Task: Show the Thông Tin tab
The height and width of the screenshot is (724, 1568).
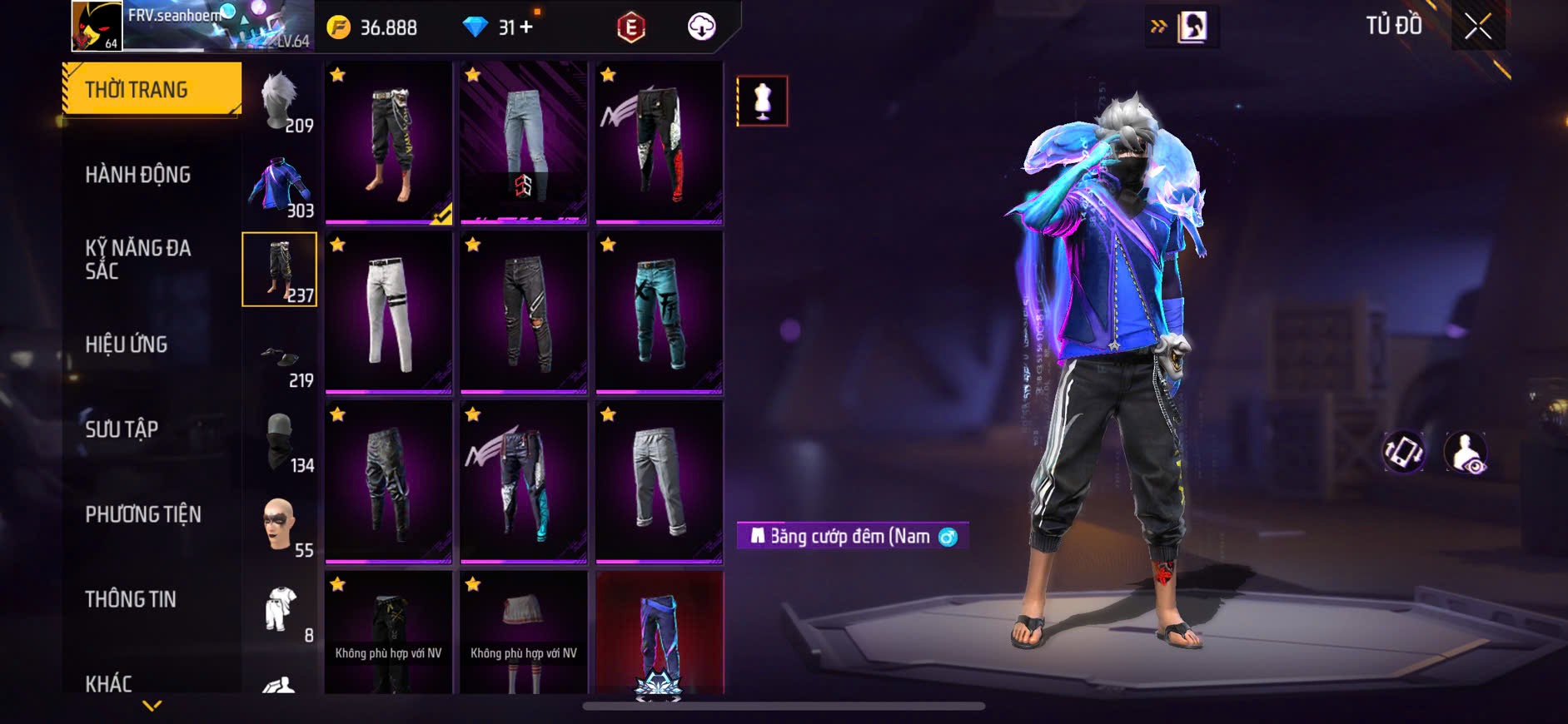Action: (x=131, y=599)
